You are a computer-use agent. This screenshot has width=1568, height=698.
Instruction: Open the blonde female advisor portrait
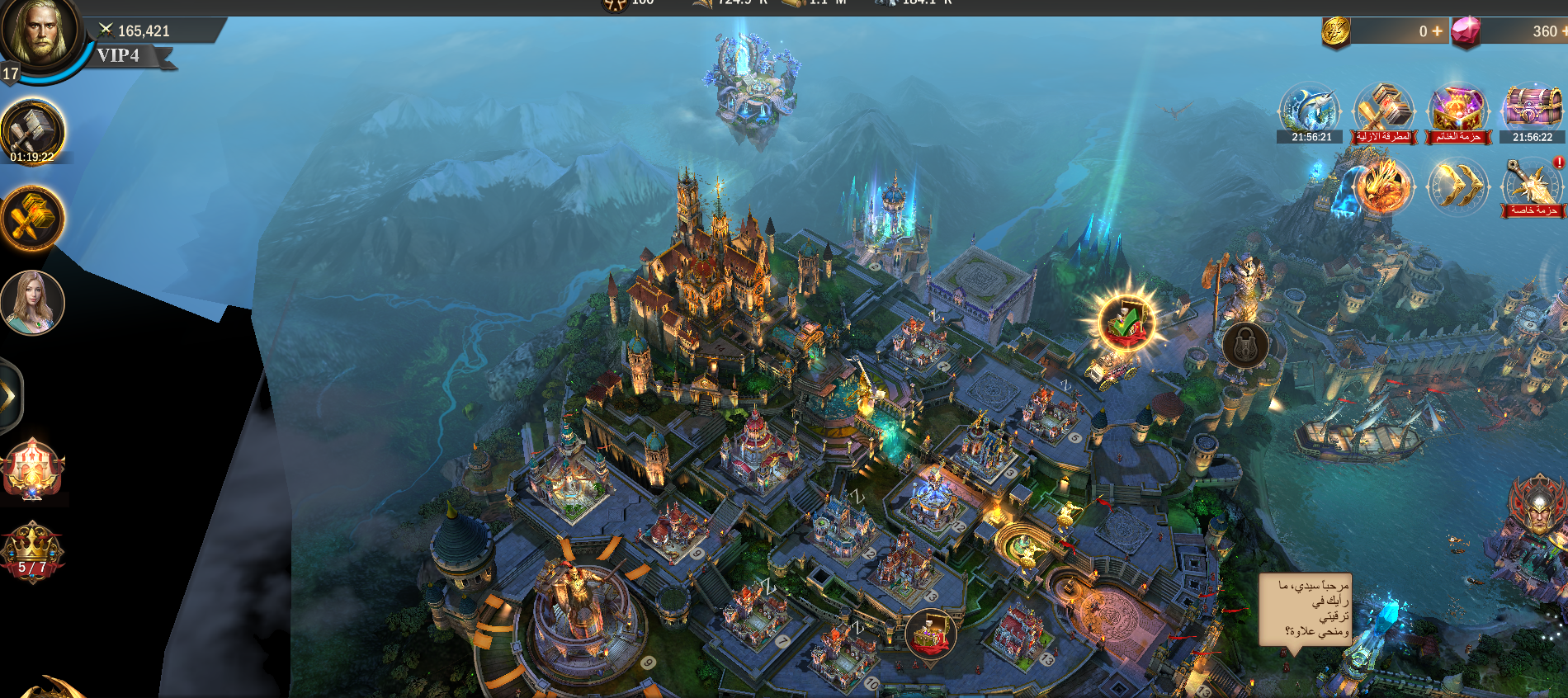[x=33, y=303]
